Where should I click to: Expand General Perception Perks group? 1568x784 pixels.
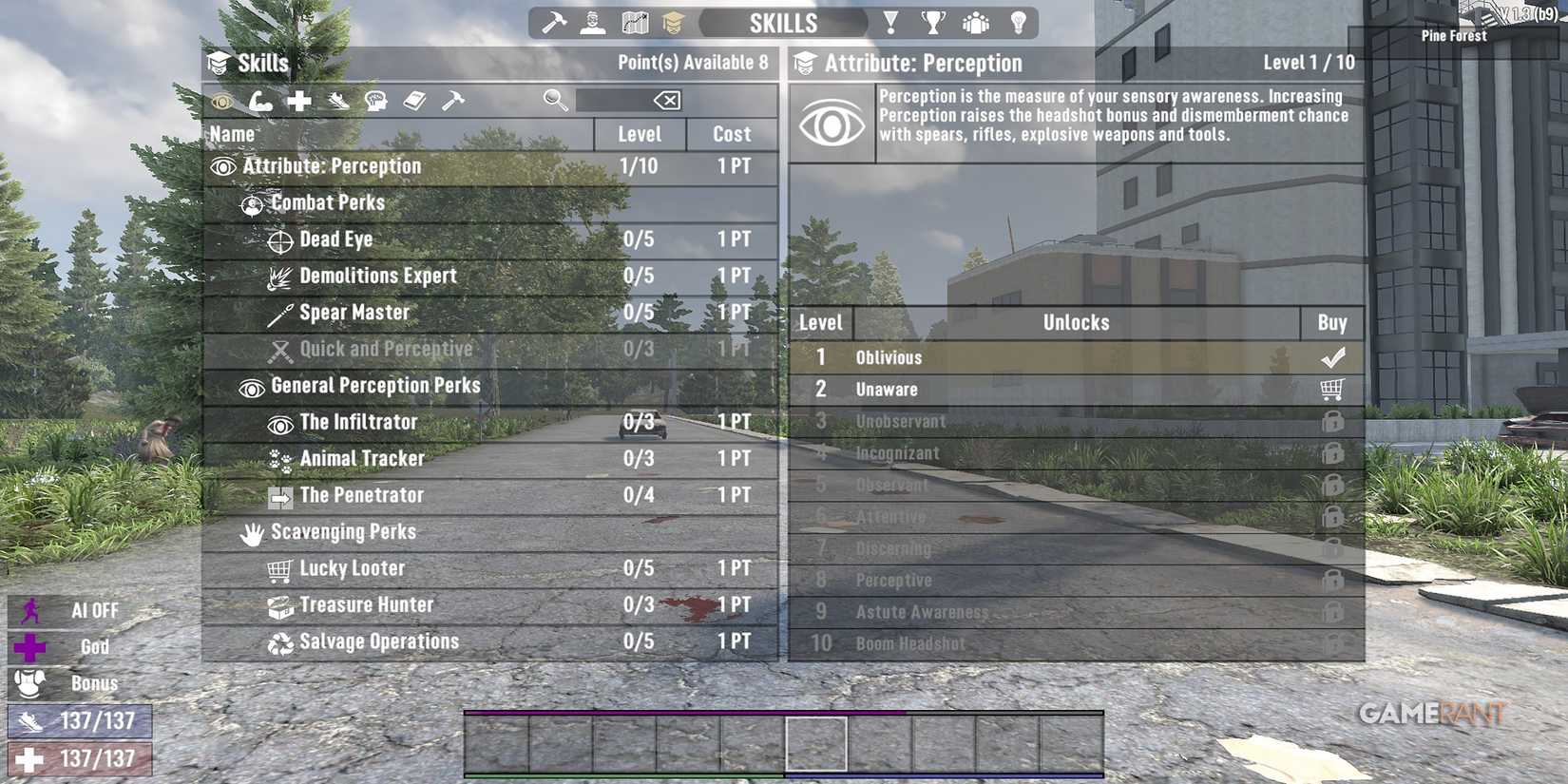click(374, 386)
